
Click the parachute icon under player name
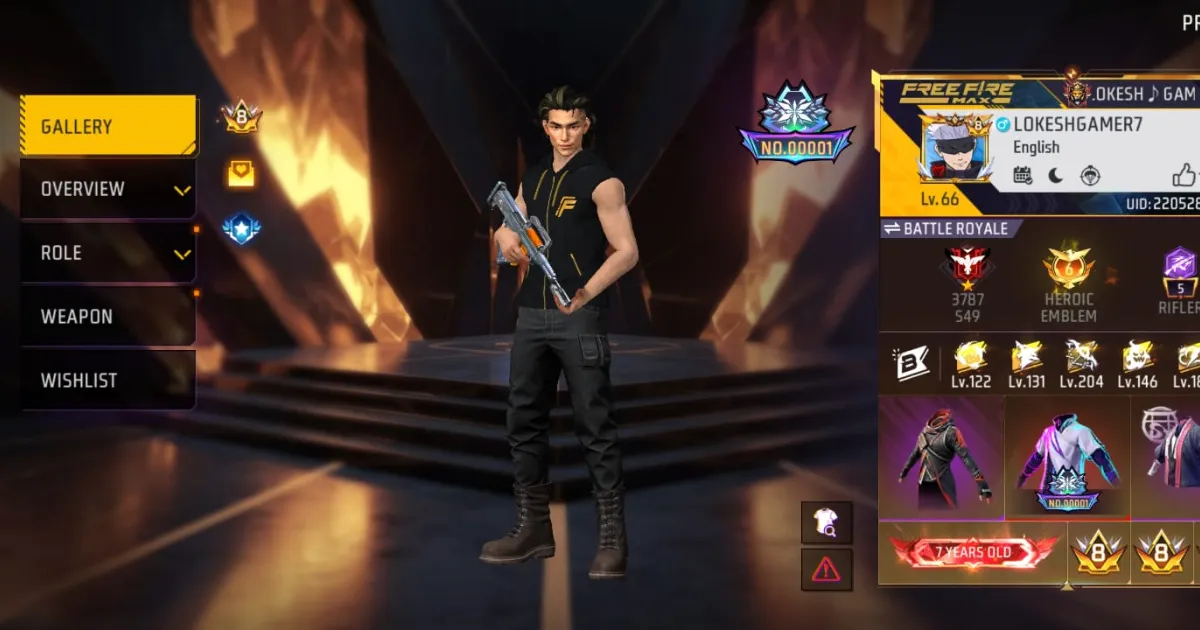pyautogui.click(x=1090, y=176)
